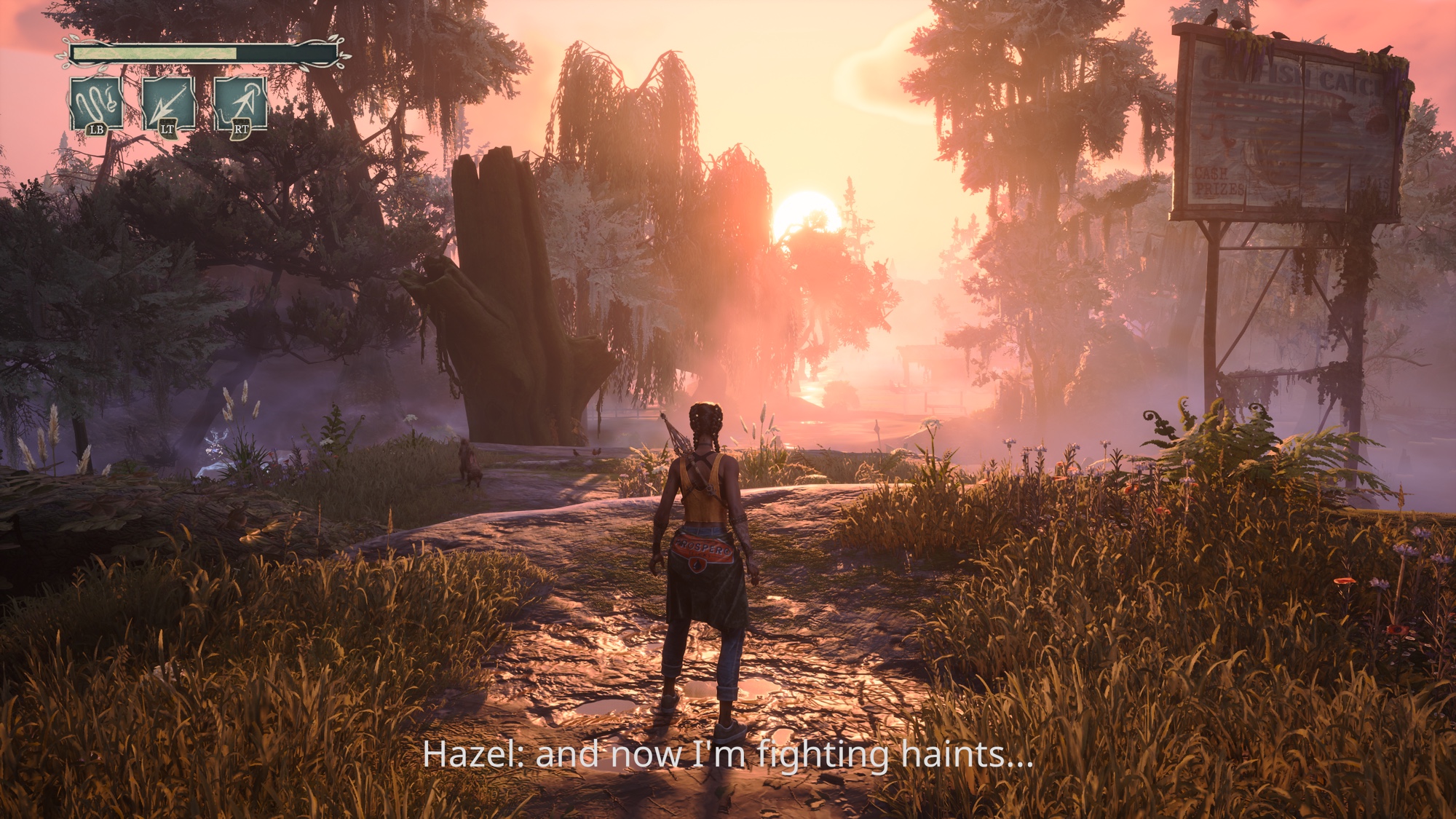Activate the looping thread Weave ability
Viewport: 1456px width, 819px height.
97,105
